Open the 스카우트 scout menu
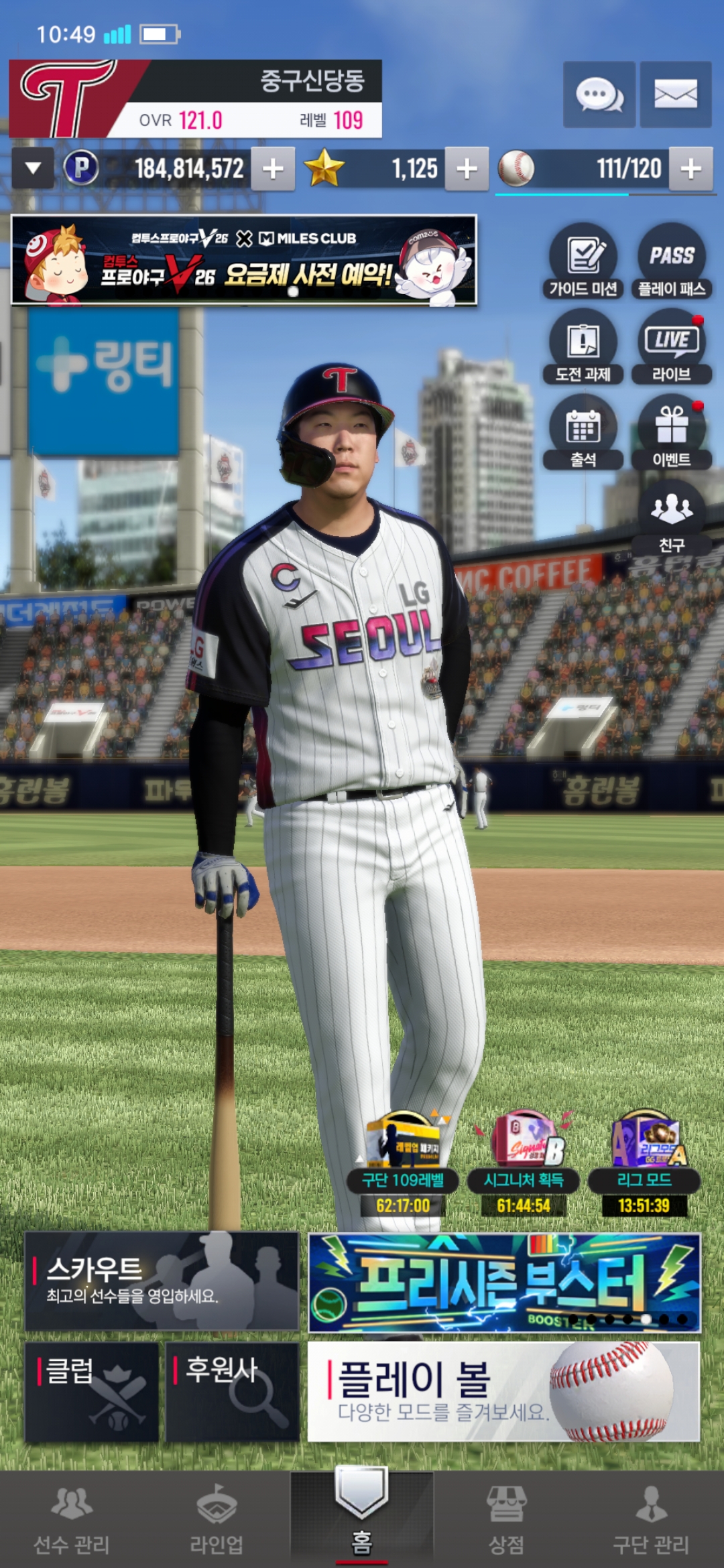The image size is (724, 1568). (162, 1281)
